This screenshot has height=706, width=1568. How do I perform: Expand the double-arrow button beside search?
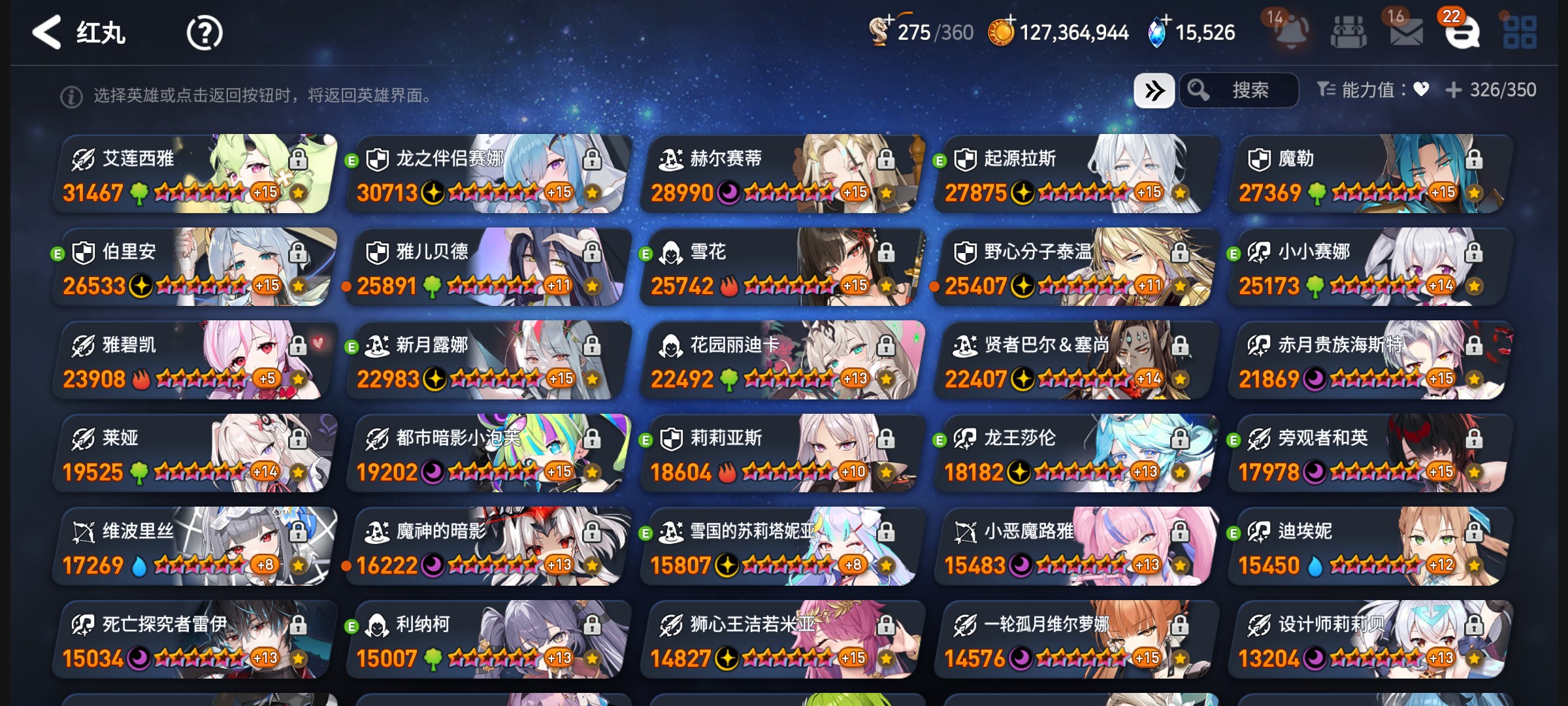click(1154, 90)
